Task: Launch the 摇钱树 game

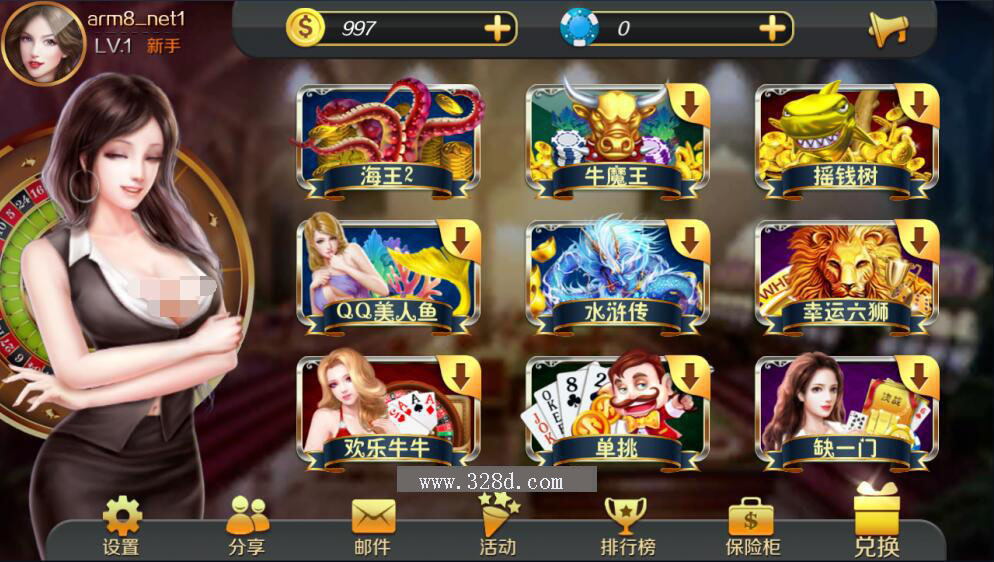Action: (x=846, y=142)
